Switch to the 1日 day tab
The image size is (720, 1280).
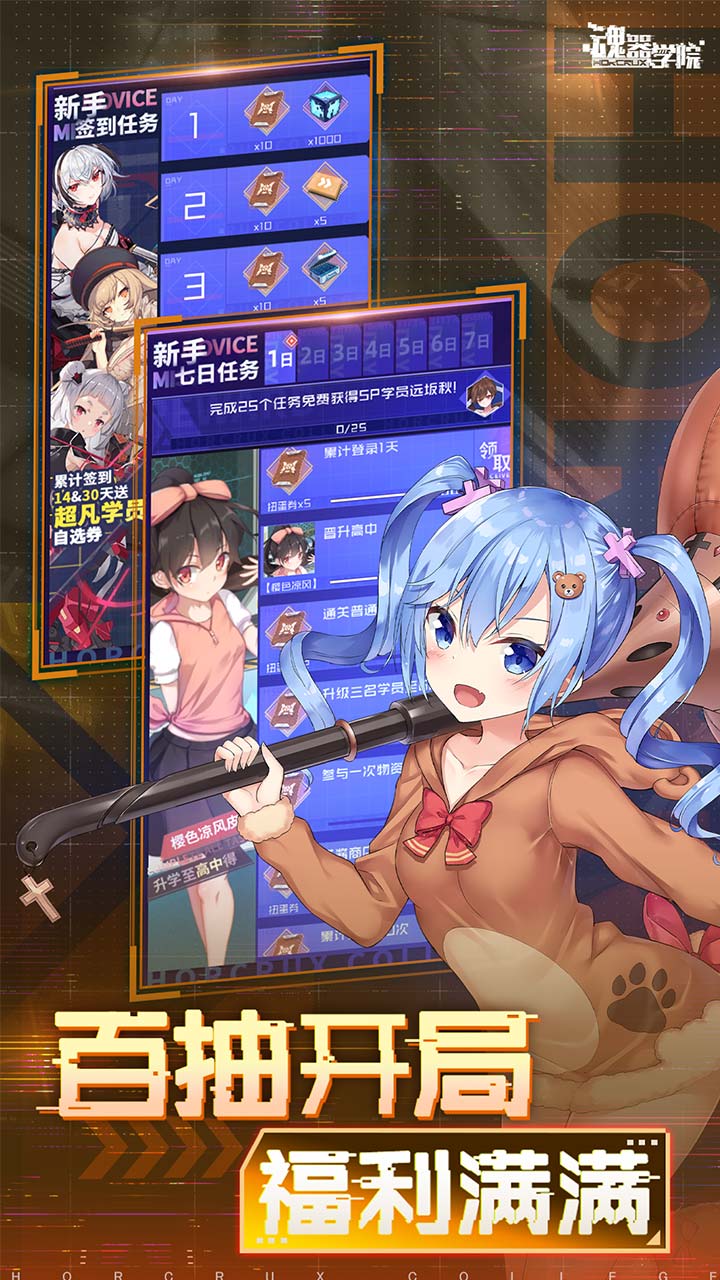coord(283,355)
